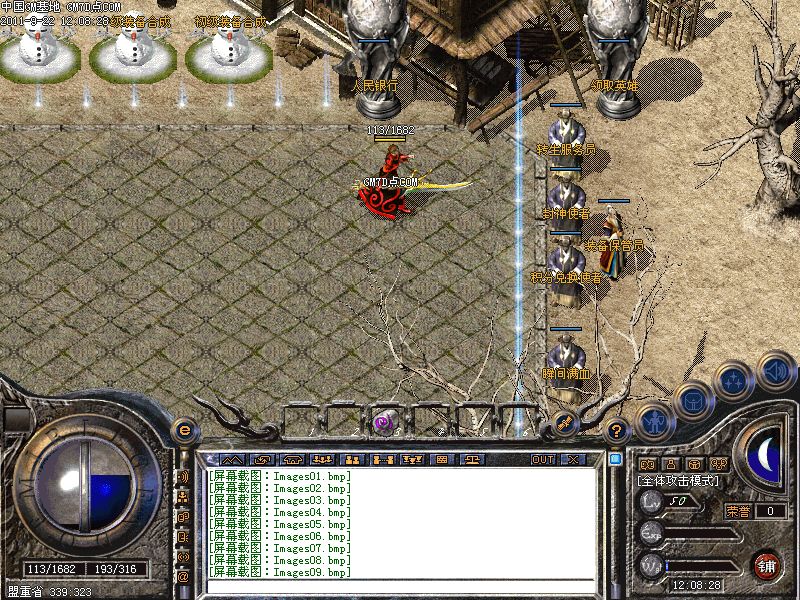The height and width of the screenshot is (600, 800).
Task: Click the chat scrollbar's blue top button
Action: pyautogui.click(x=615, y=459)
